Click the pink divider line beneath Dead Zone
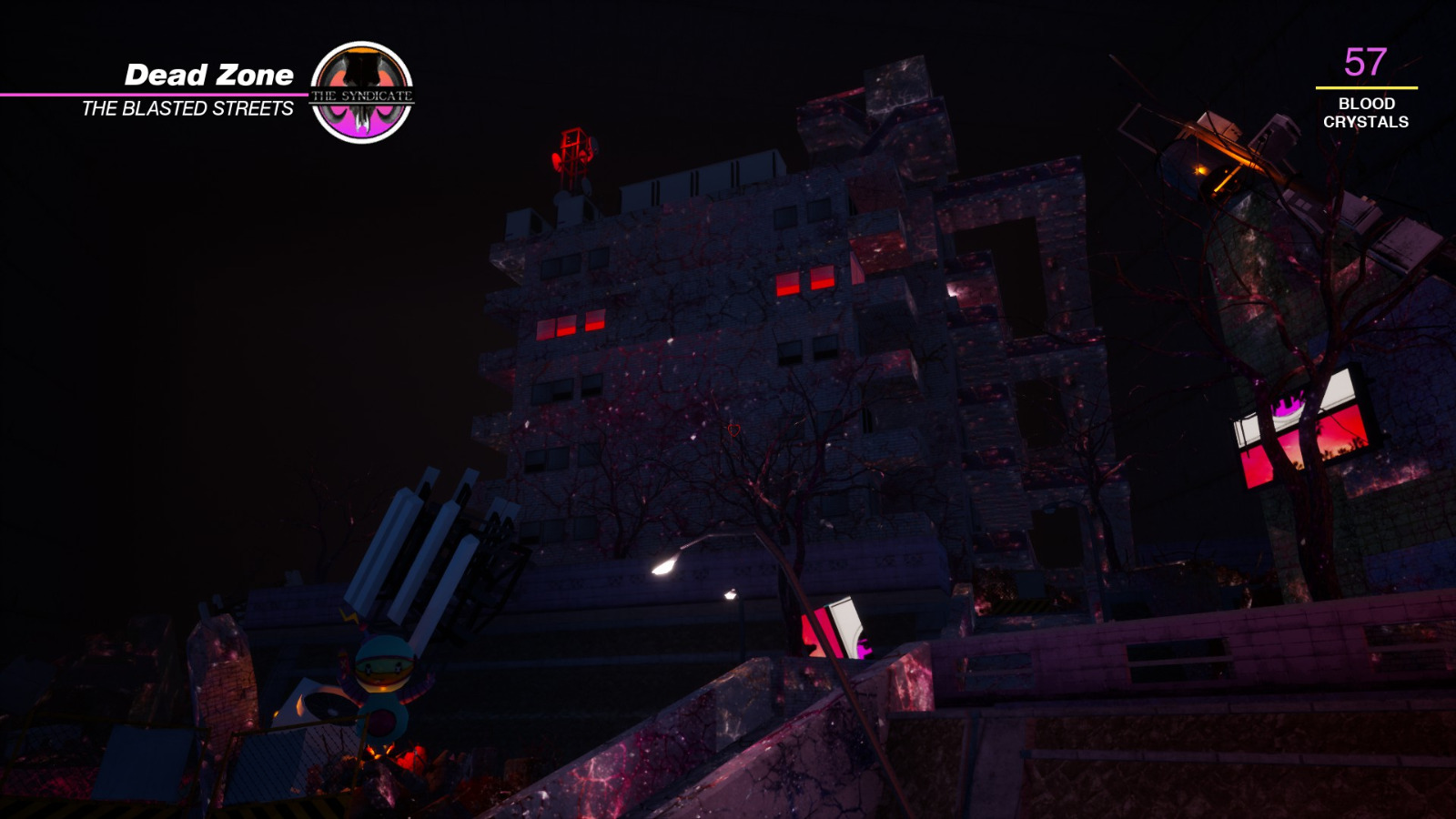 pyautogui.click(x=155, y=94)
